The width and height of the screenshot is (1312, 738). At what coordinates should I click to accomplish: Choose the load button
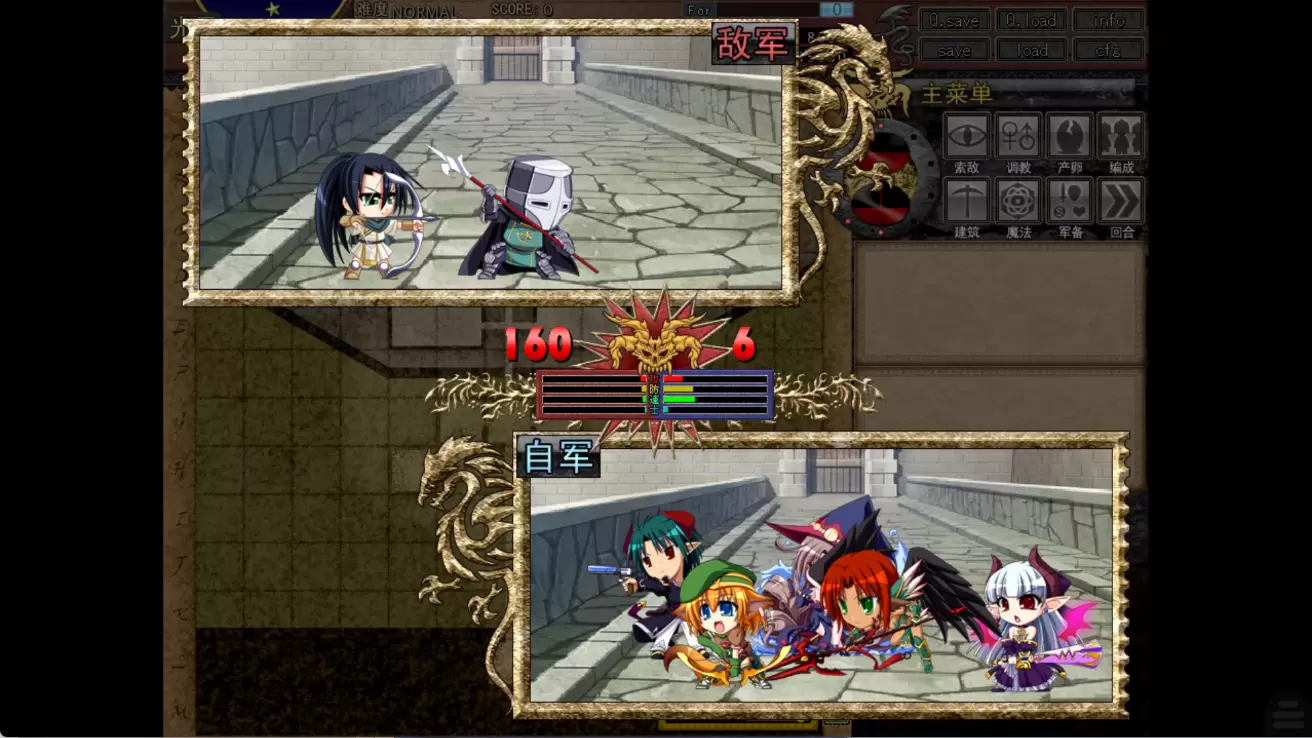[1031, 50]
